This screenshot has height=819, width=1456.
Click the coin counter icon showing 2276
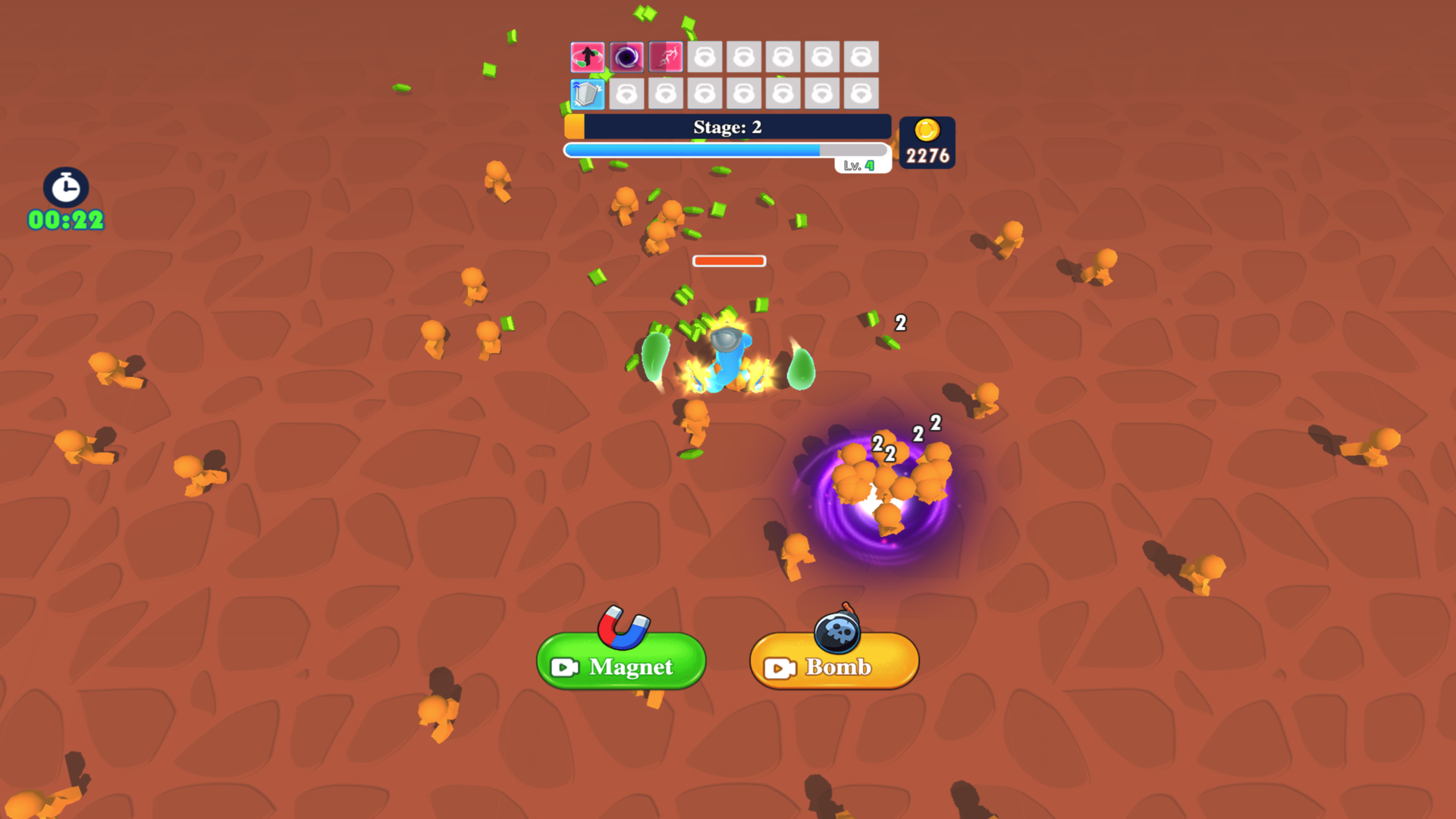click(927, 130)
